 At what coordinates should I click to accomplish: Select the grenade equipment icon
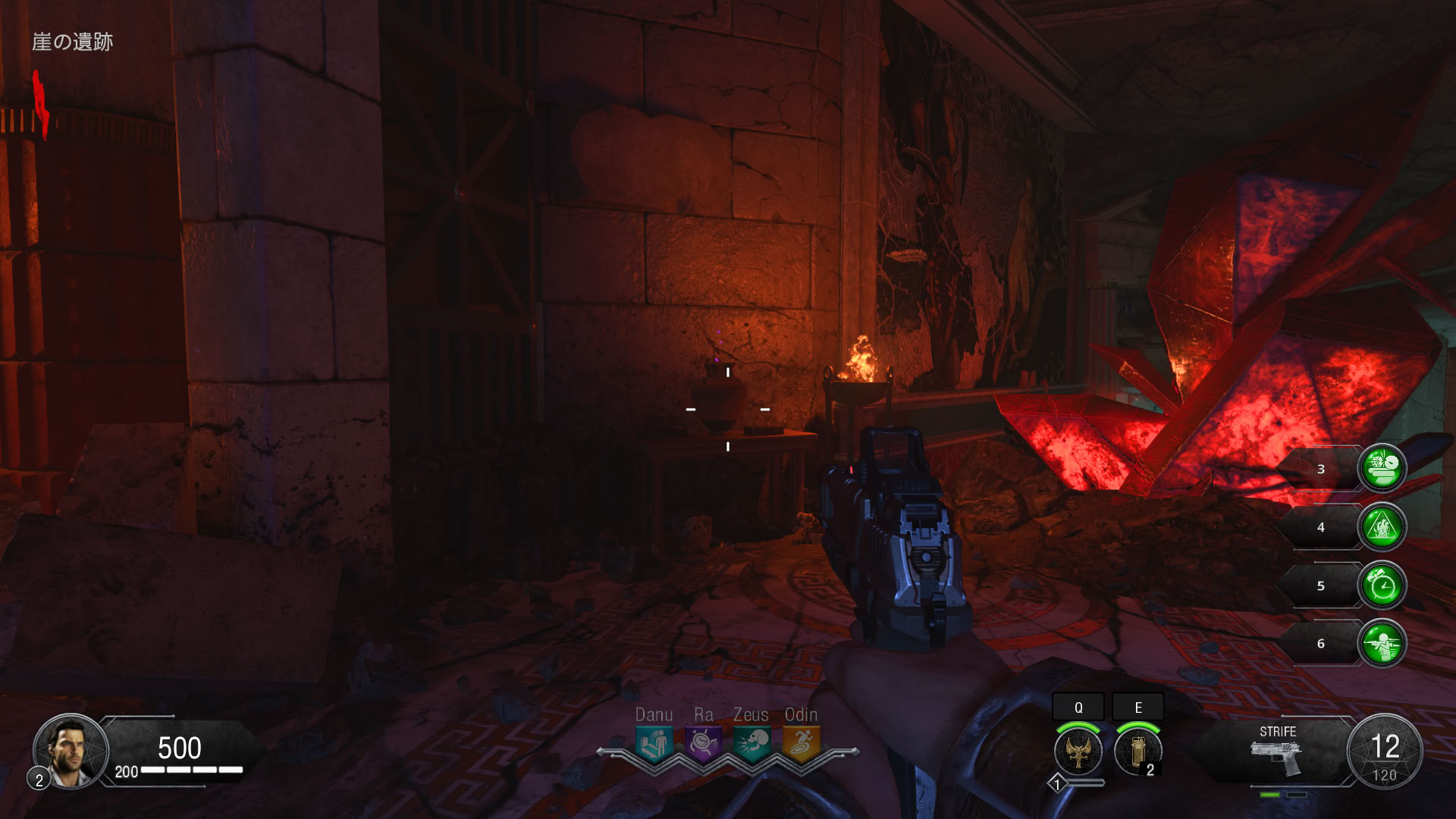pyautogui.click(x=1137, y=751)
